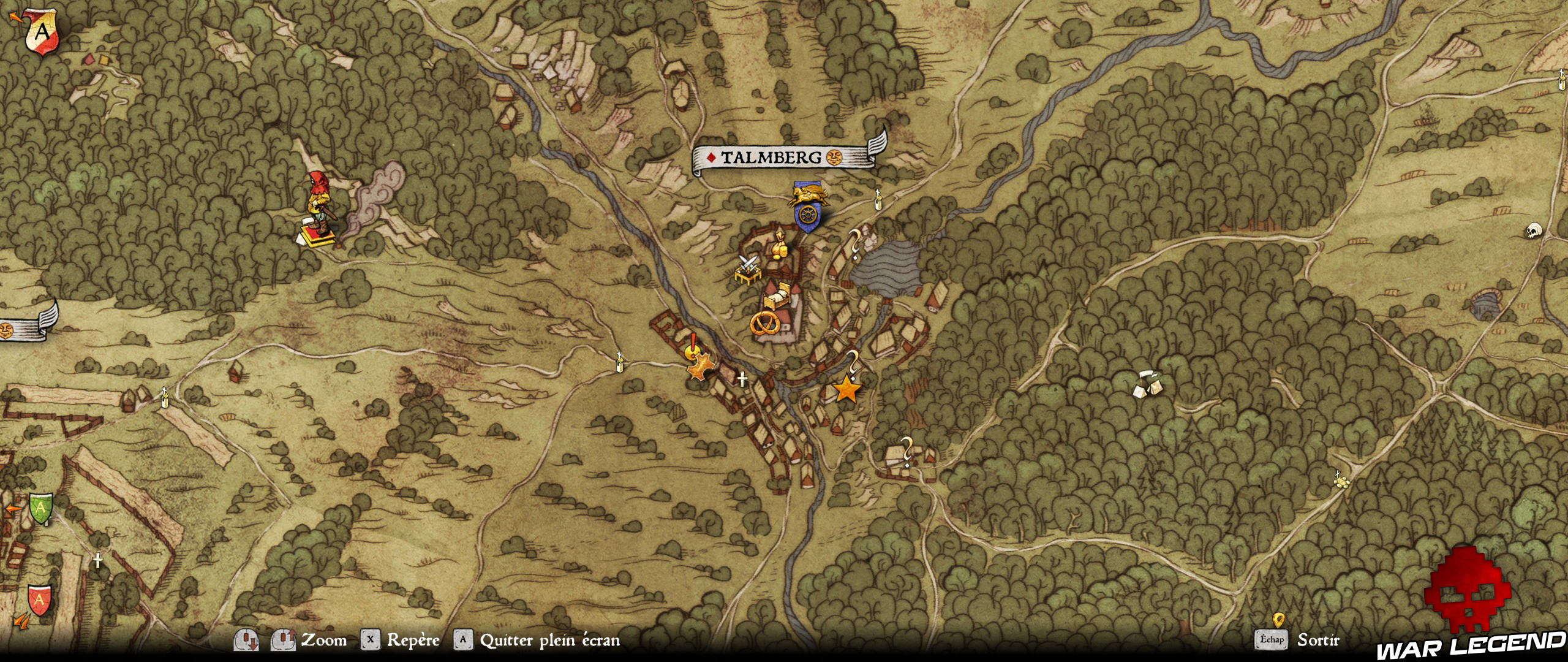
Task: Click the church cross marker below the village
Action: [x=741, y=380]
